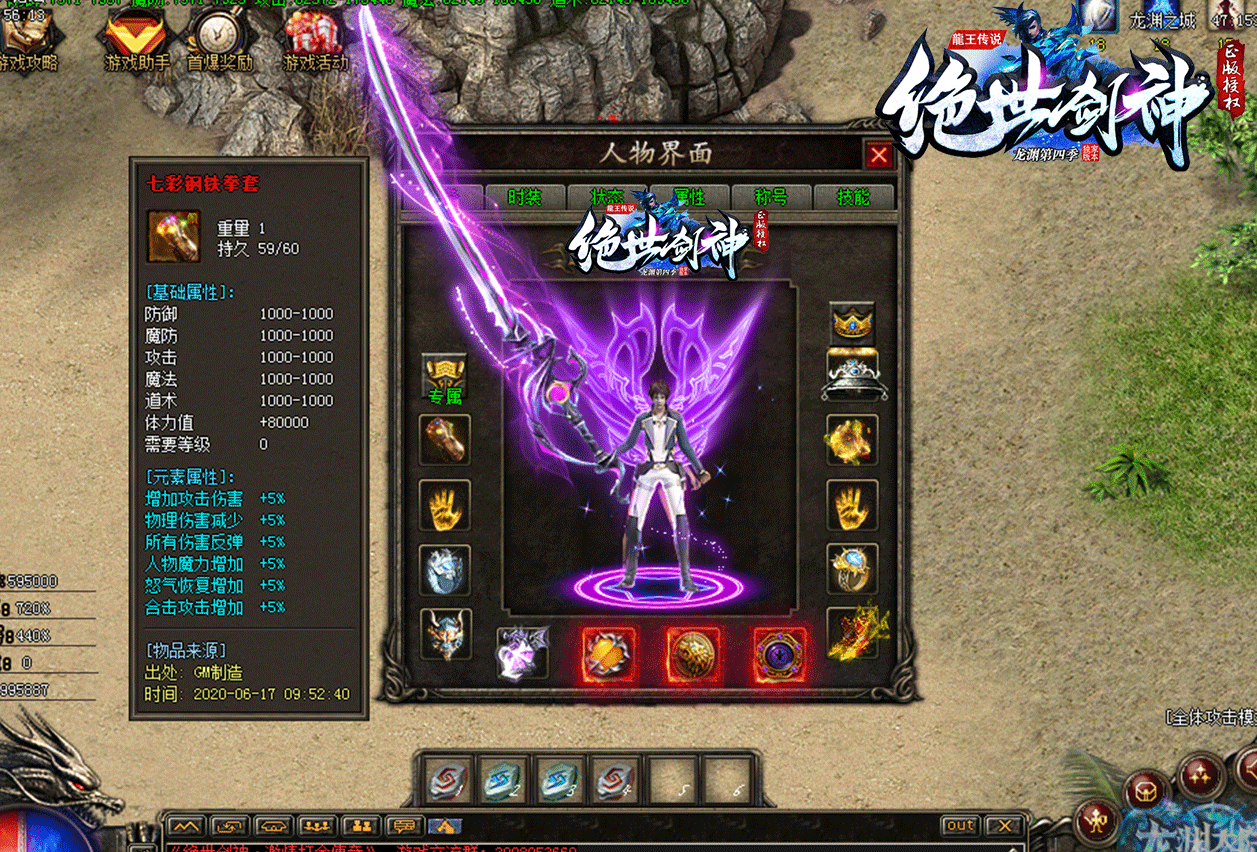Select the blue gem ring slot
Screen dimensions: 1257x852
(852, 569)
